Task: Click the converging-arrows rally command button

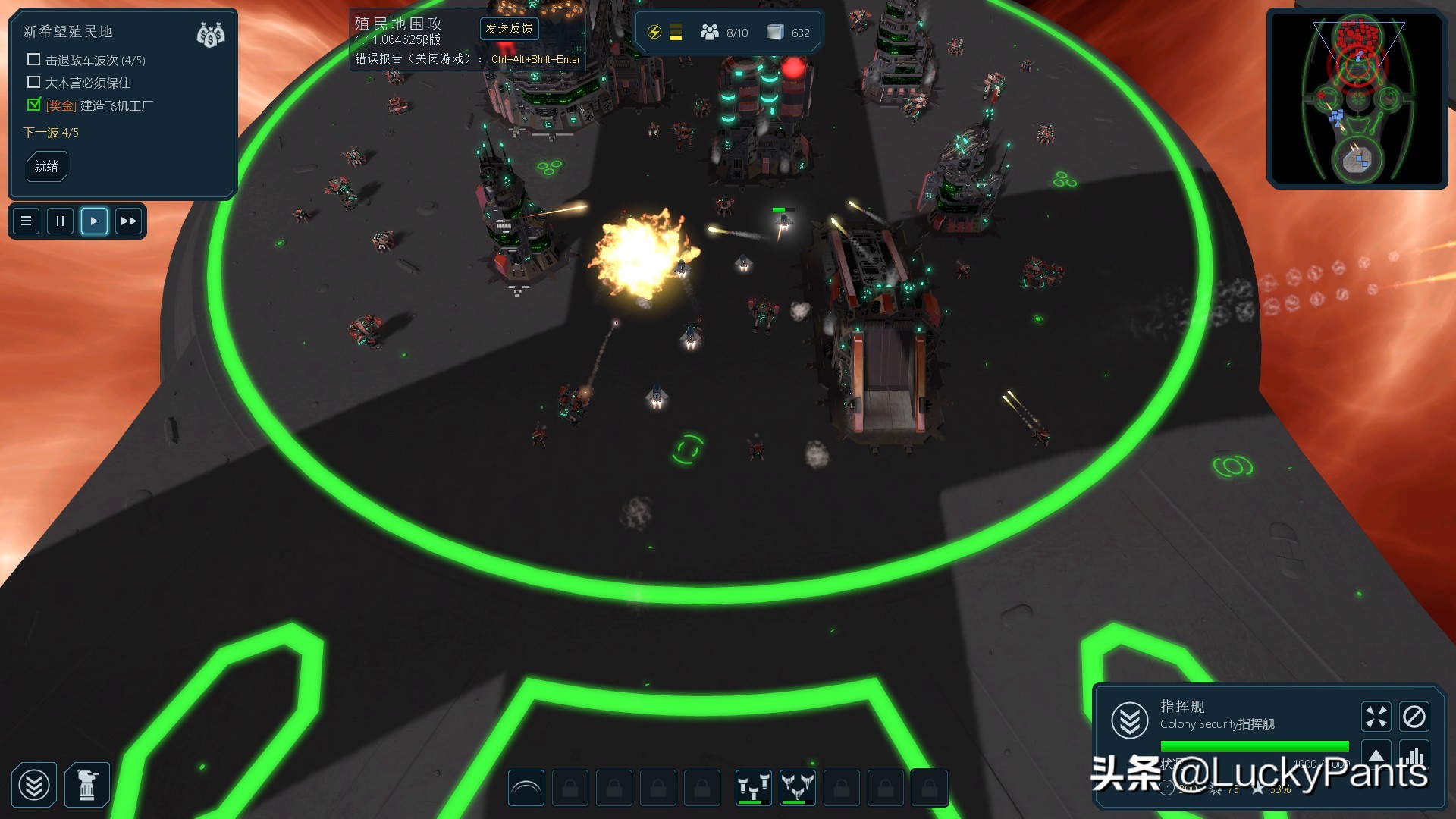Action: coord(1376,717)
